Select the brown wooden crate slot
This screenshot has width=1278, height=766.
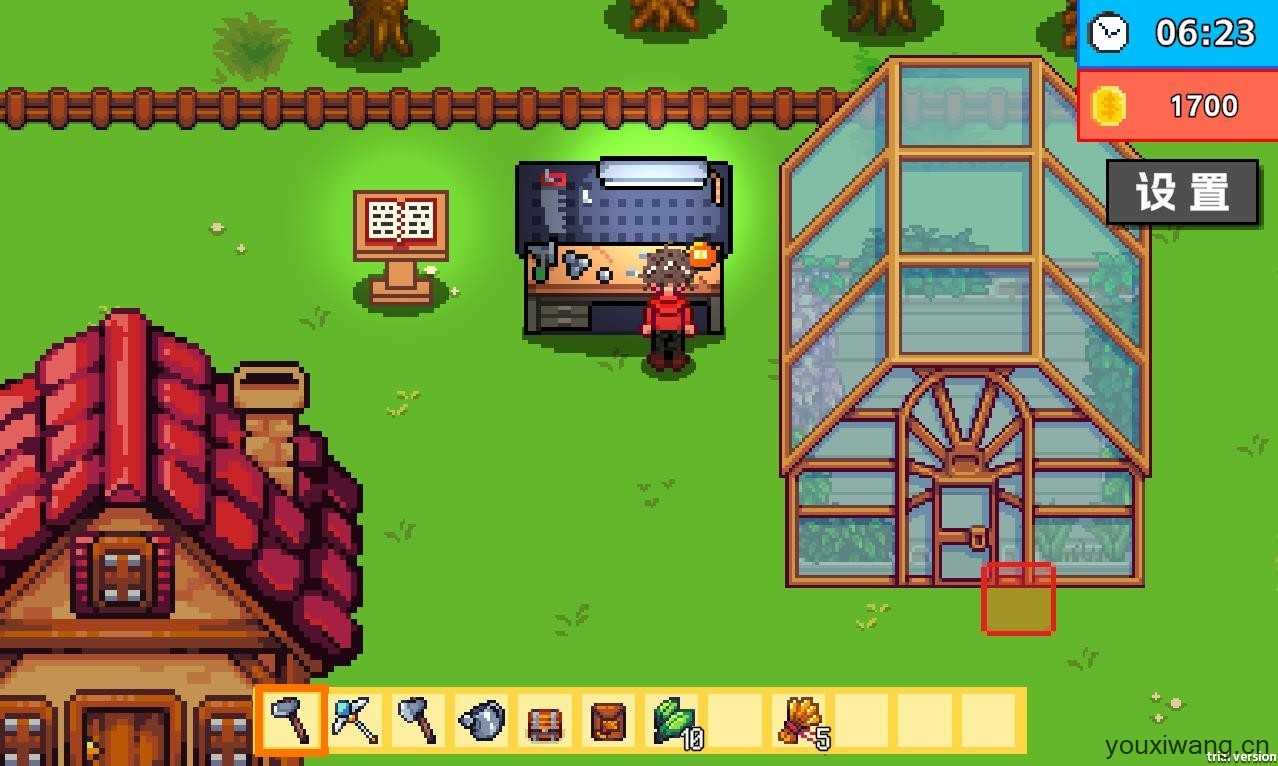pyautogui.click(x=607, y=720)
